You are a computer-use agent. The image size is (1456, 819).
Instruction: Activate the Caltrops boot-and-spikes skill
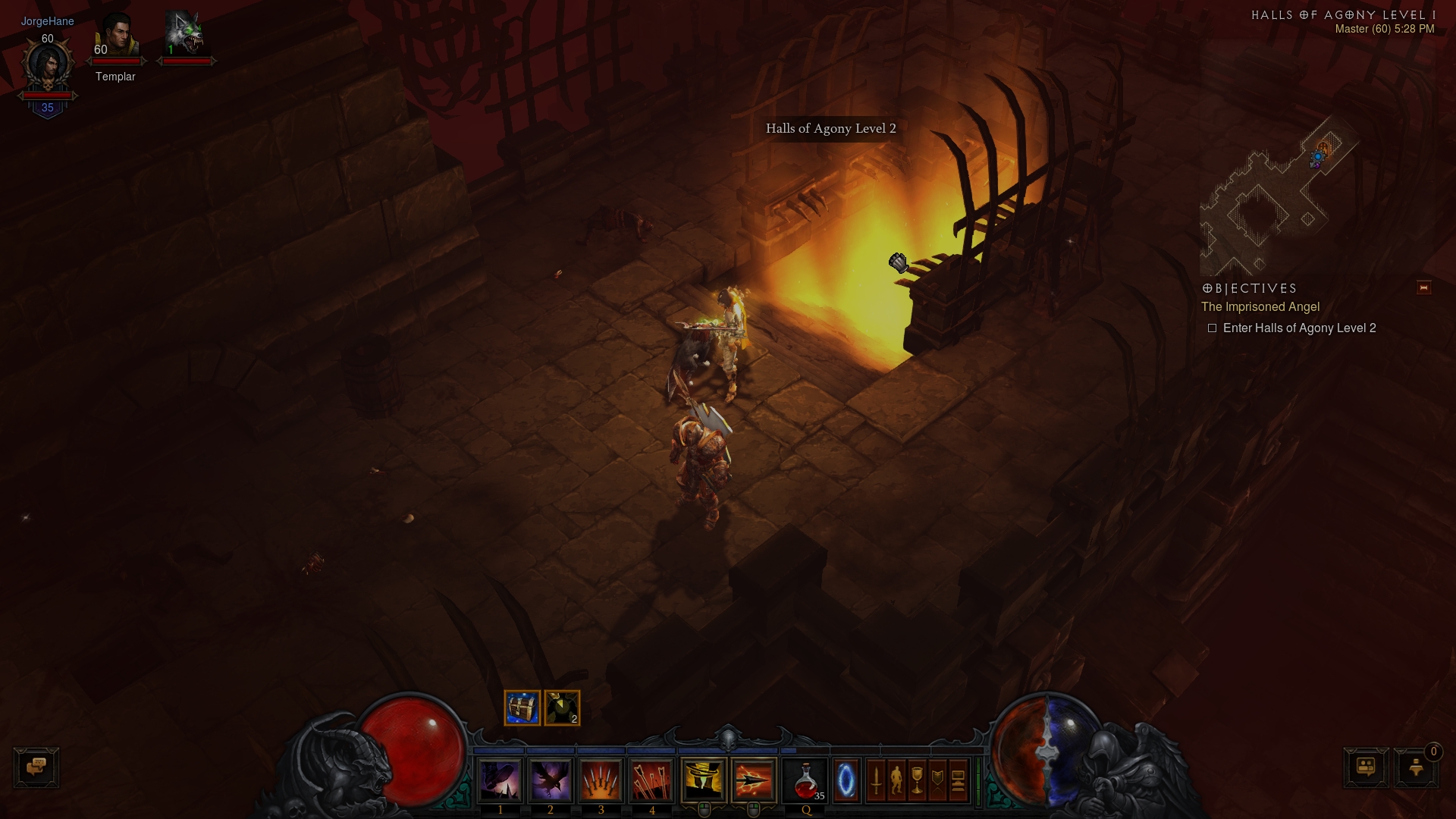coord(500,780)
